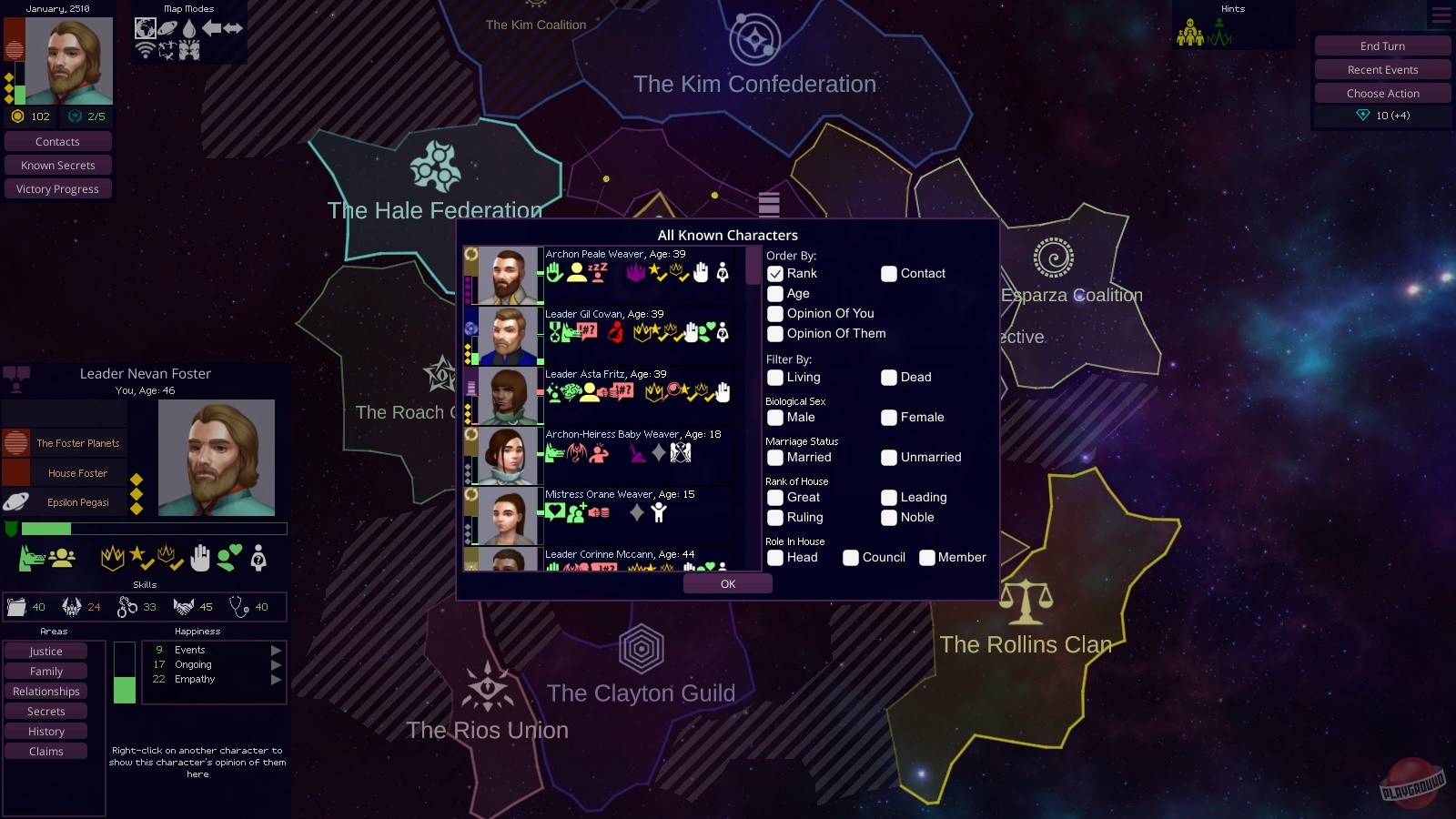Click the wifi signal map mode icon
This screenshot has height=819, width=1456.
[x=146, y=50]
